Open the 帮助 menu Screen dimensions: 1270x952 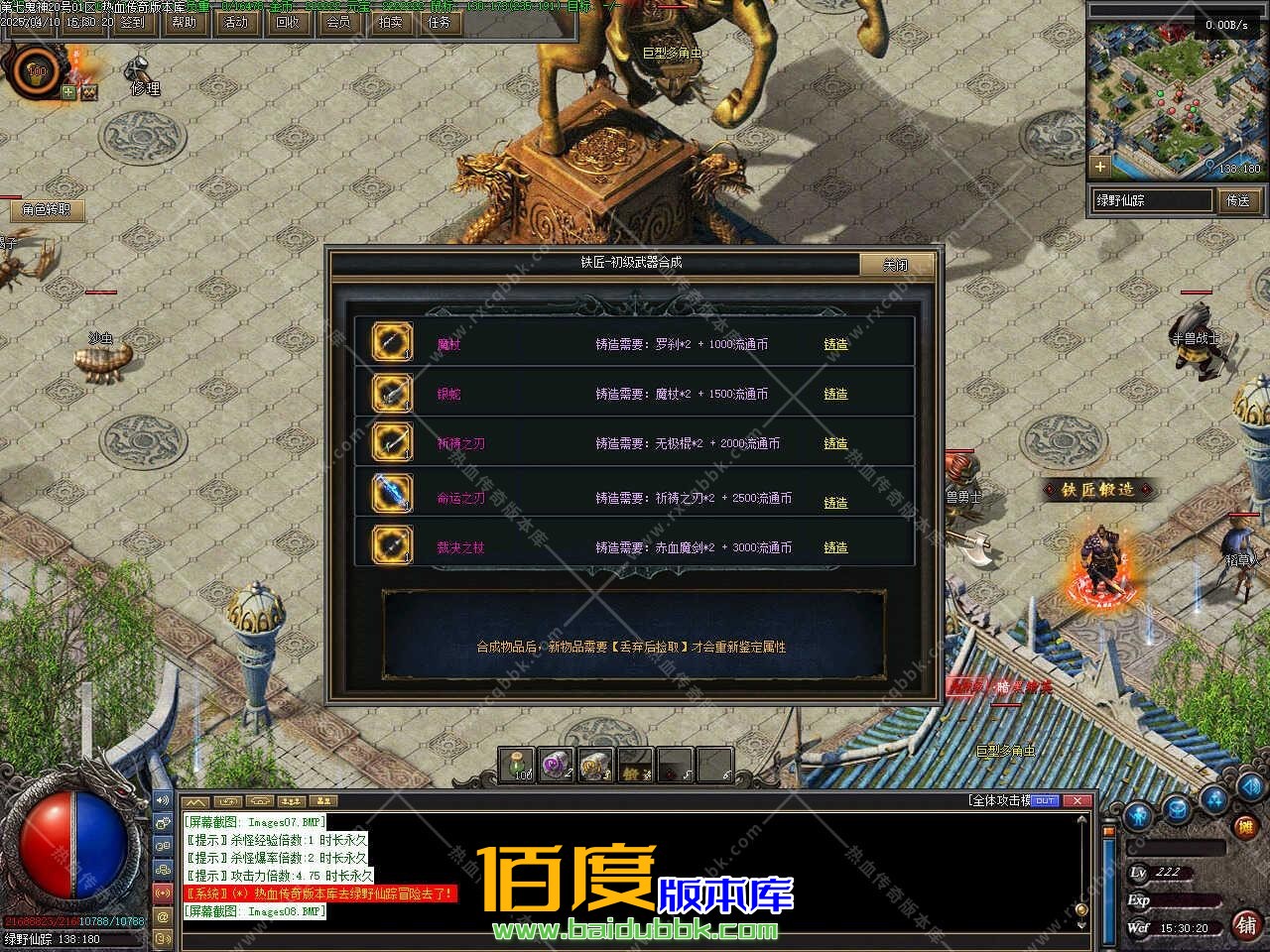(x=185, y=21)
